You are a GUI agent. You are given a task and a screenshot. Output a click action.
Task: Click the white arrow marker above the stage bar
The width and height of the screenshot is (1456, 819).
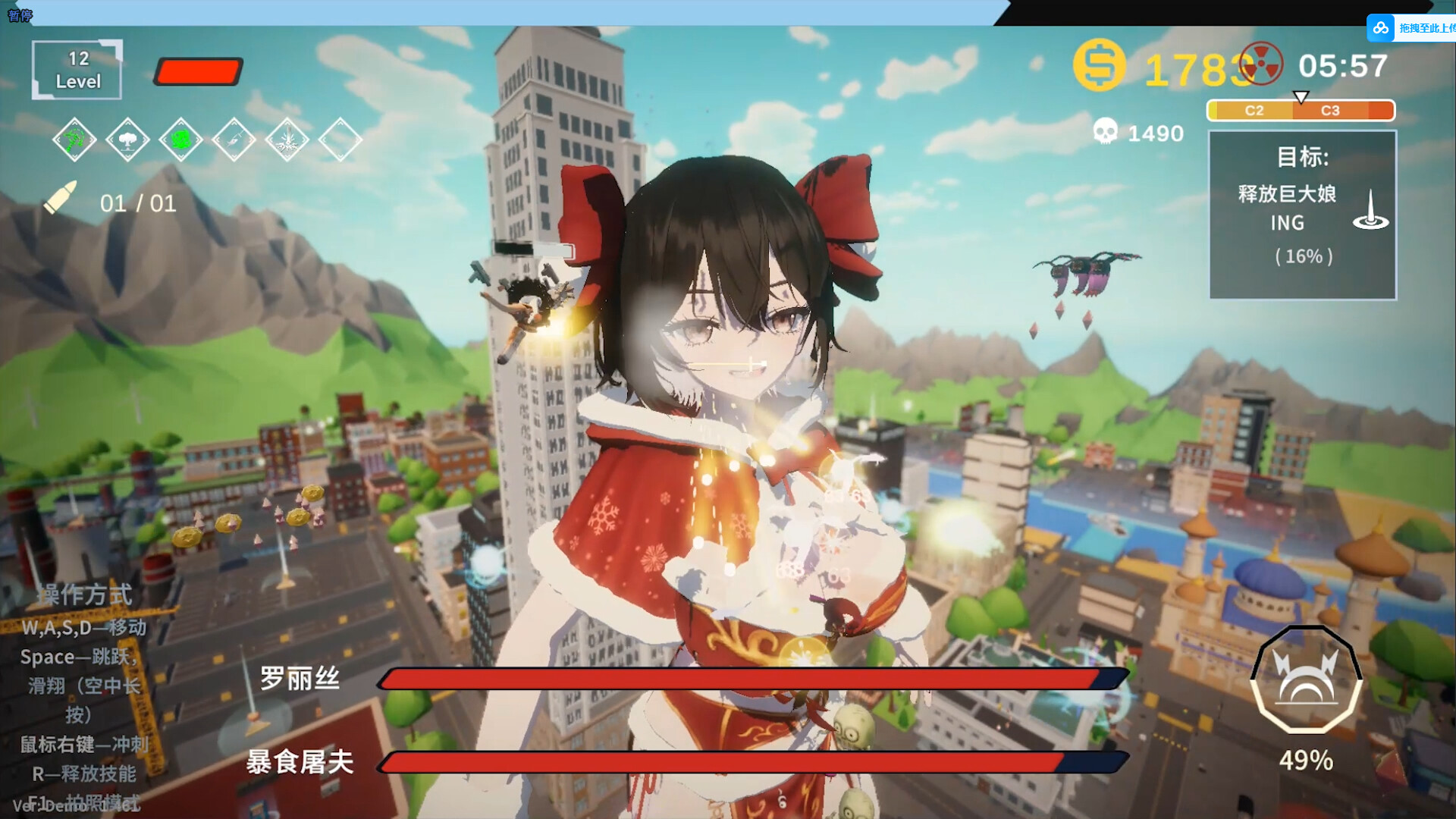[1302, 96]
